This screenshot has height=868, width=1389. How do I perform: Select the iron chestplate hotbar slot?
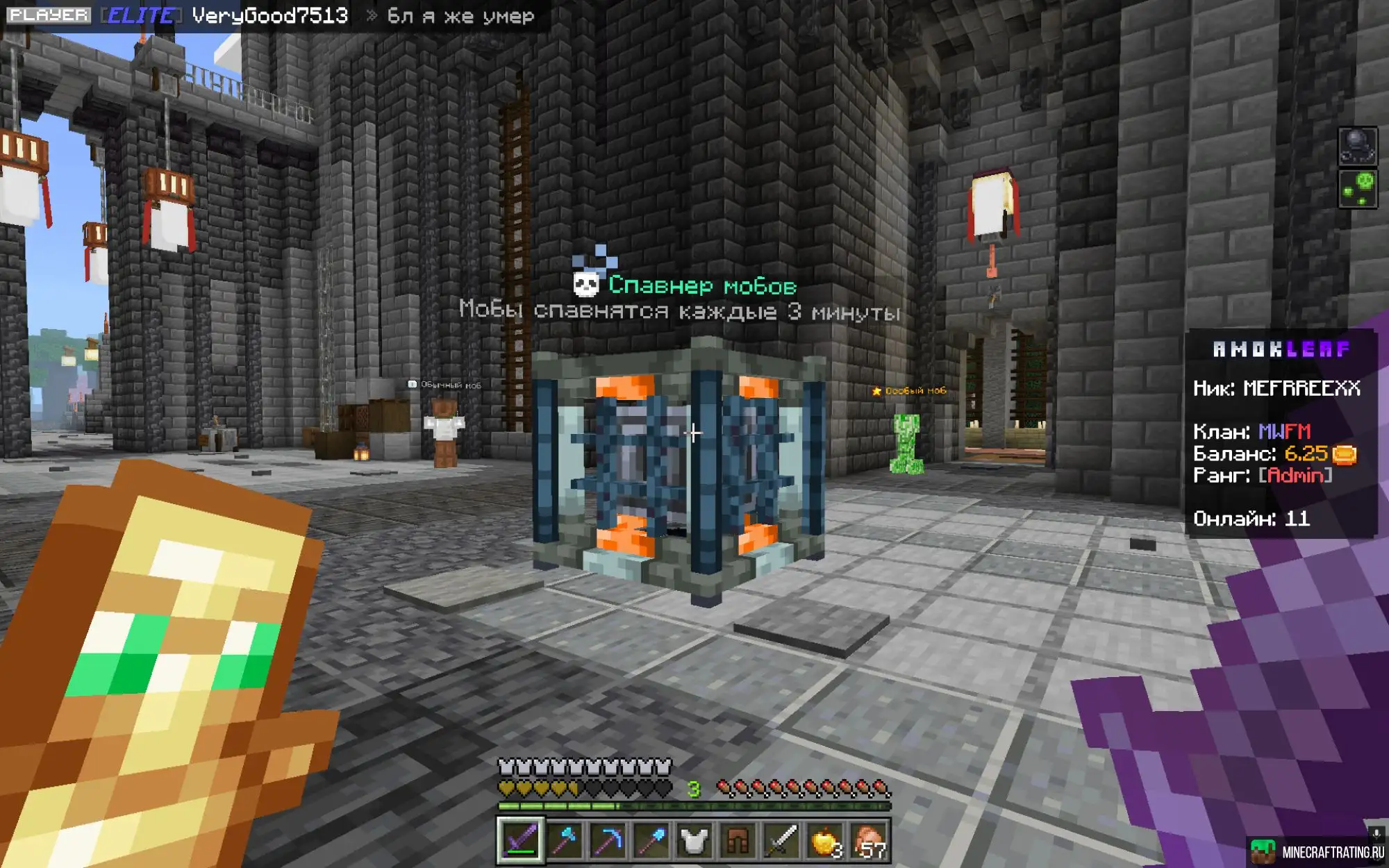(694, 841)
